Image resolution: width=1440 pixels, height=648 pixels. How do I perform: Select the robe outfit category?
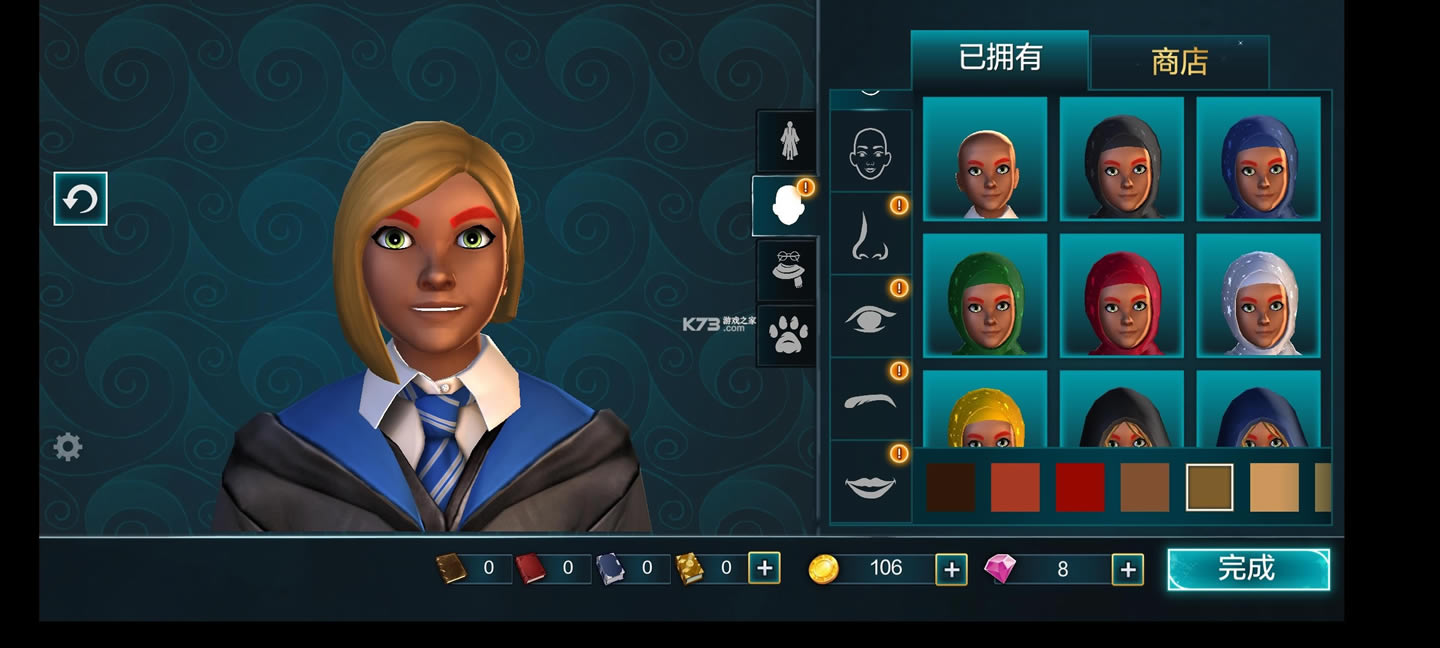click(787, 141)
